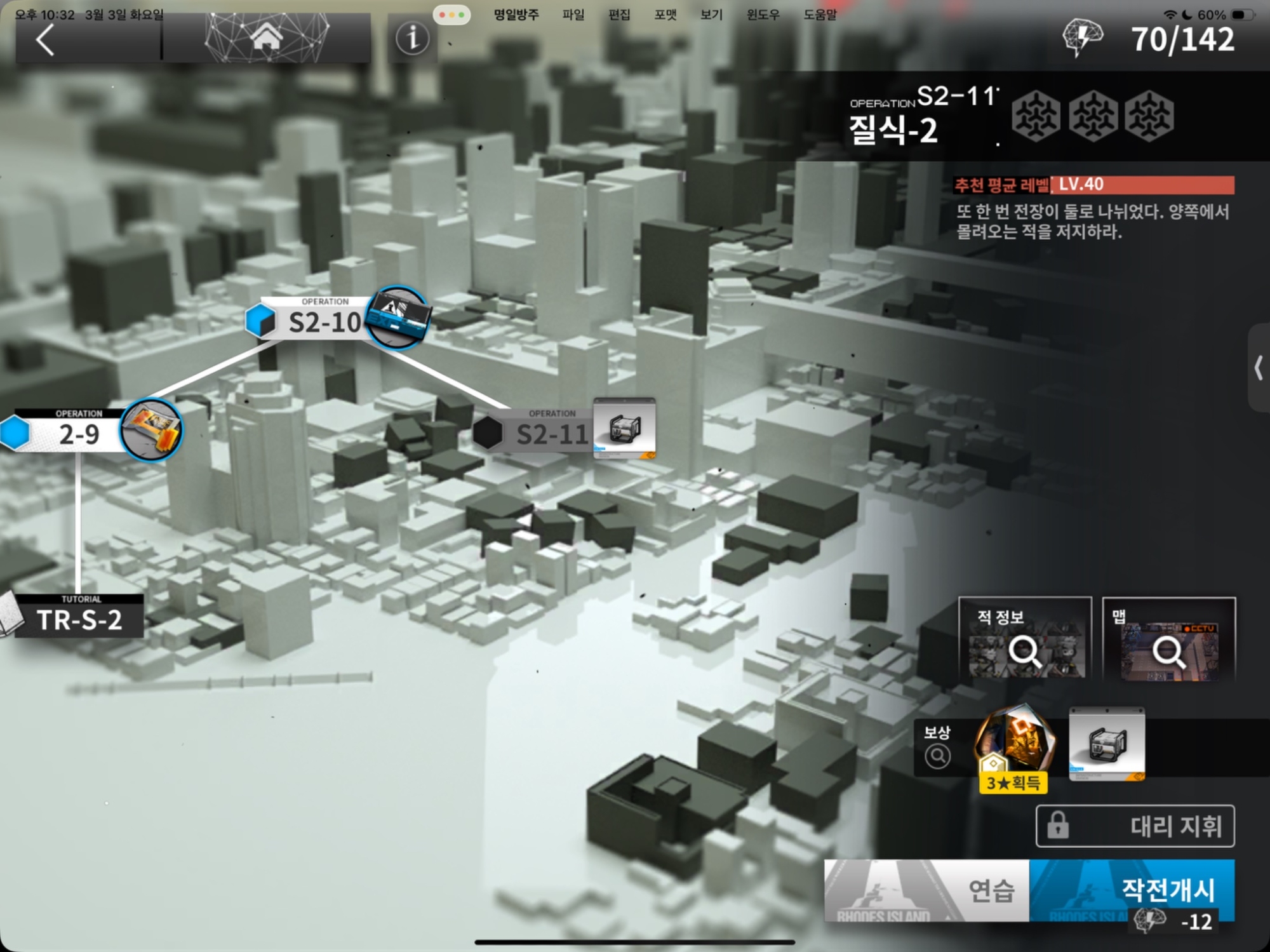This screenshot has height=952, width=1270.
Task: Select operation S2-10 stage node
Action: [x=325, y=321]
